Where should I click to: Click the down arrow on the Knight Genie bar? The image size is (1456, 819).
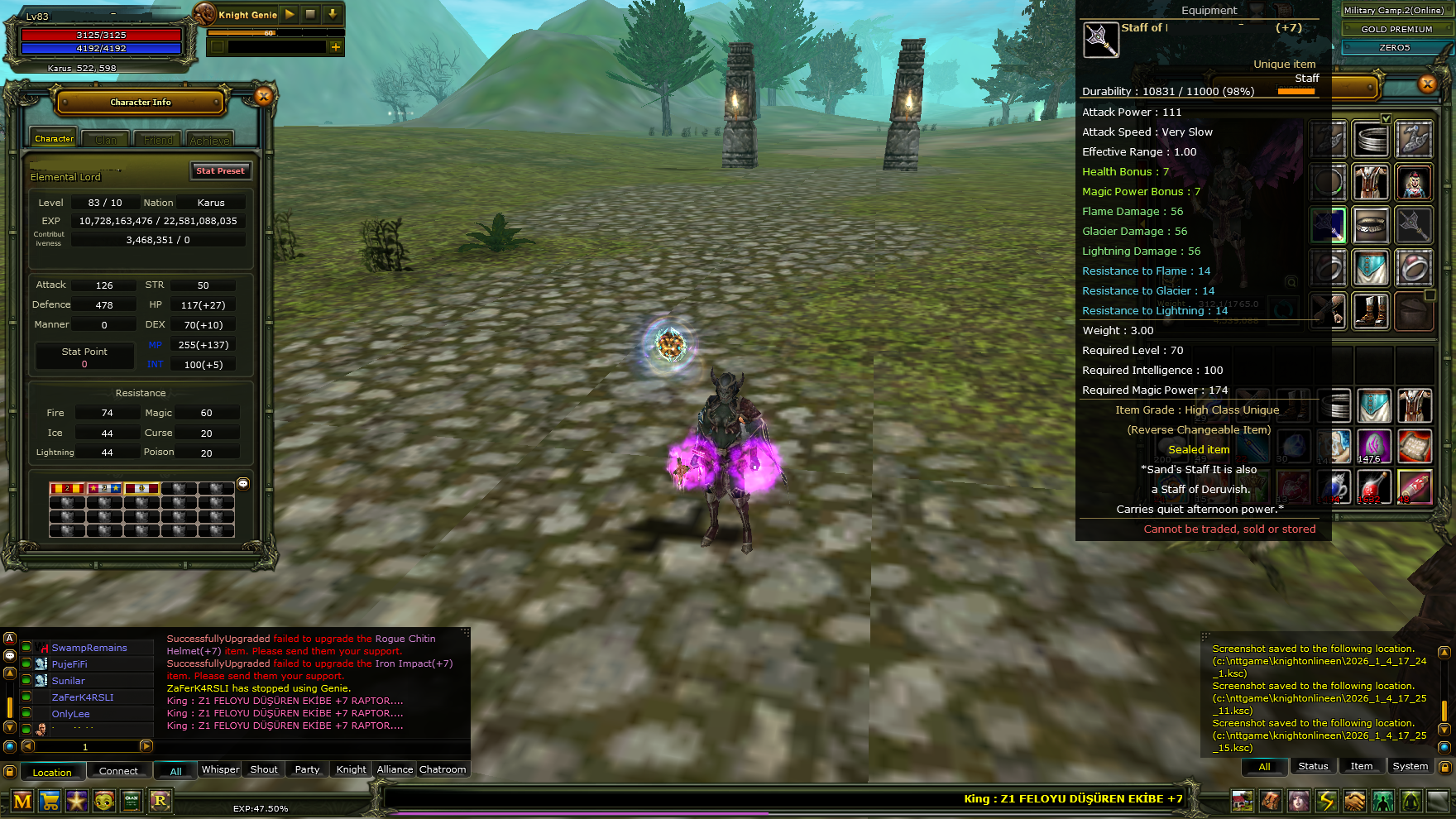[x=331, y=14]
